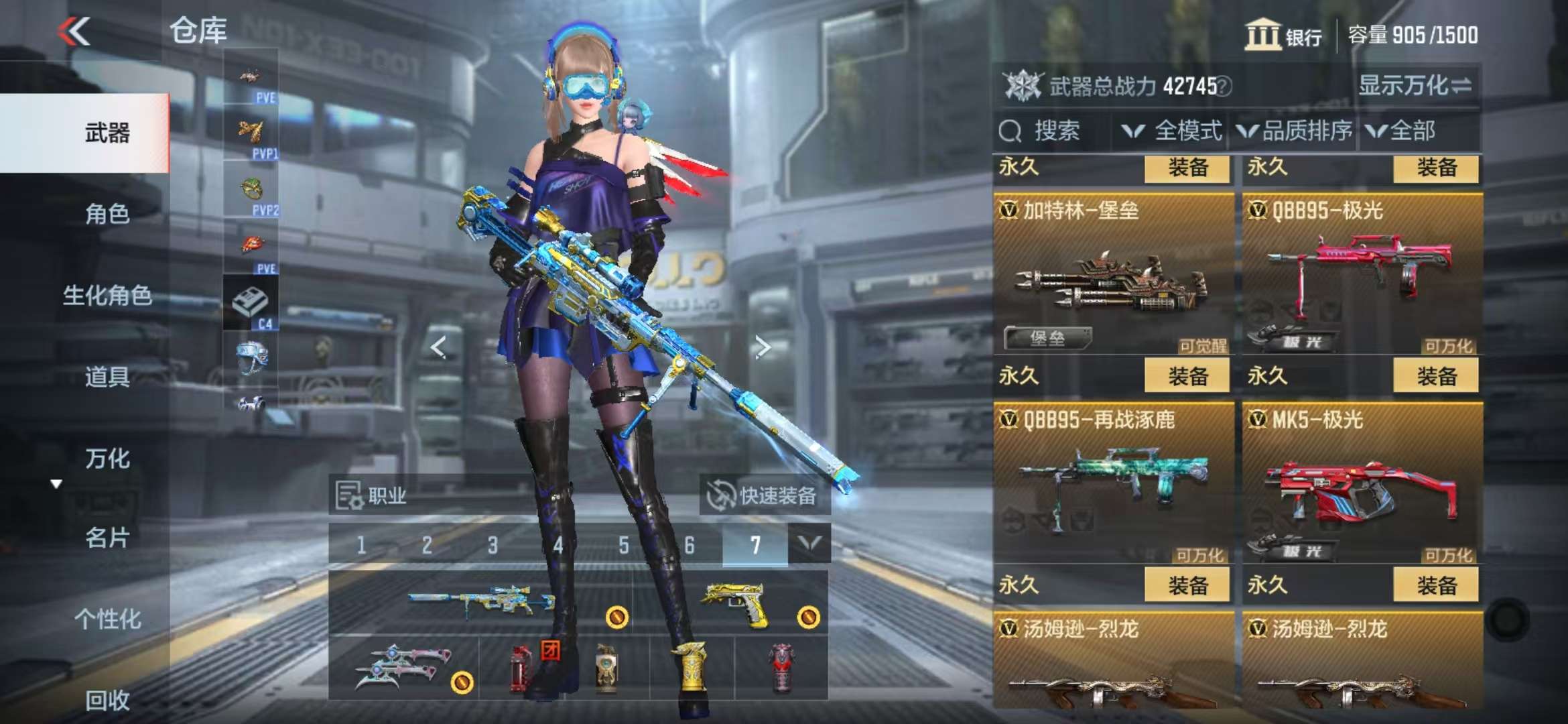Activate 快速装备 quick equip
This screenshot has height=724, width=1568.
point(764,496)
